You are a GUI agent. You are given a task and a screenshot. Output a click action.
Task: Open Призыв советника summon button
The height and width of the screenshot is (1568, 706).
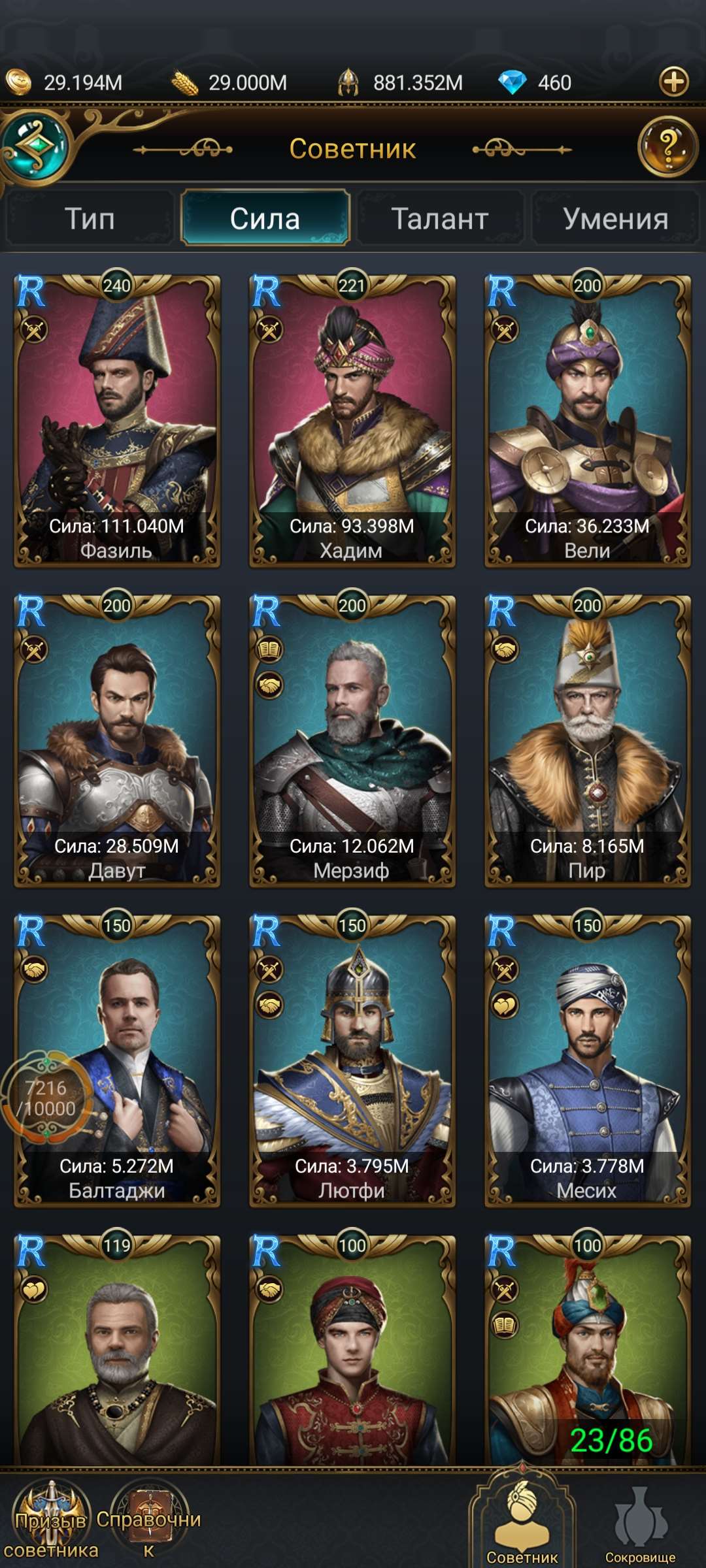51,1522
